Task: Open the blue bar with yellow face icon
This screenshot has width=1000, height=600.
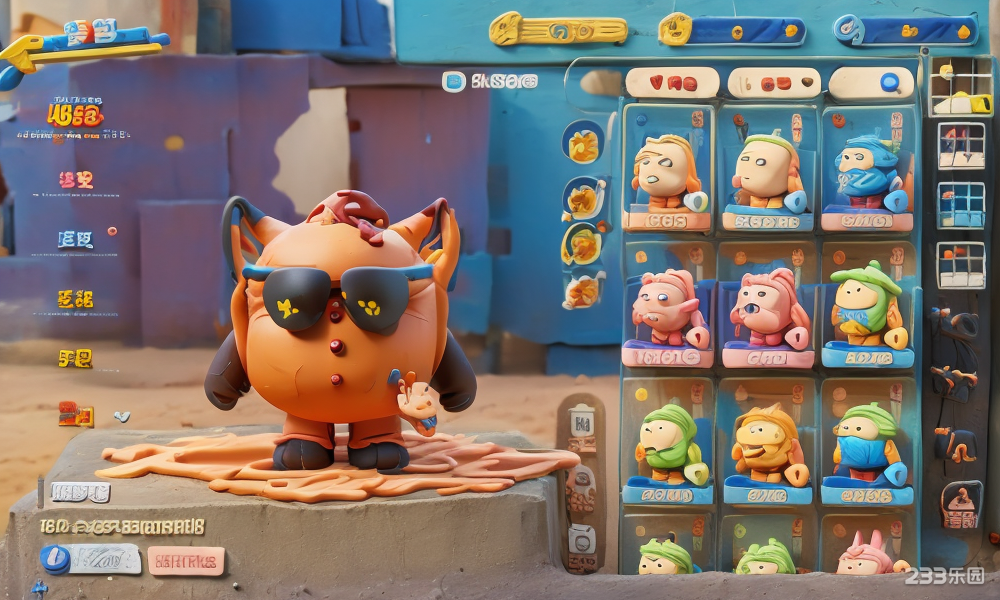Action: (x=732, y=30)
